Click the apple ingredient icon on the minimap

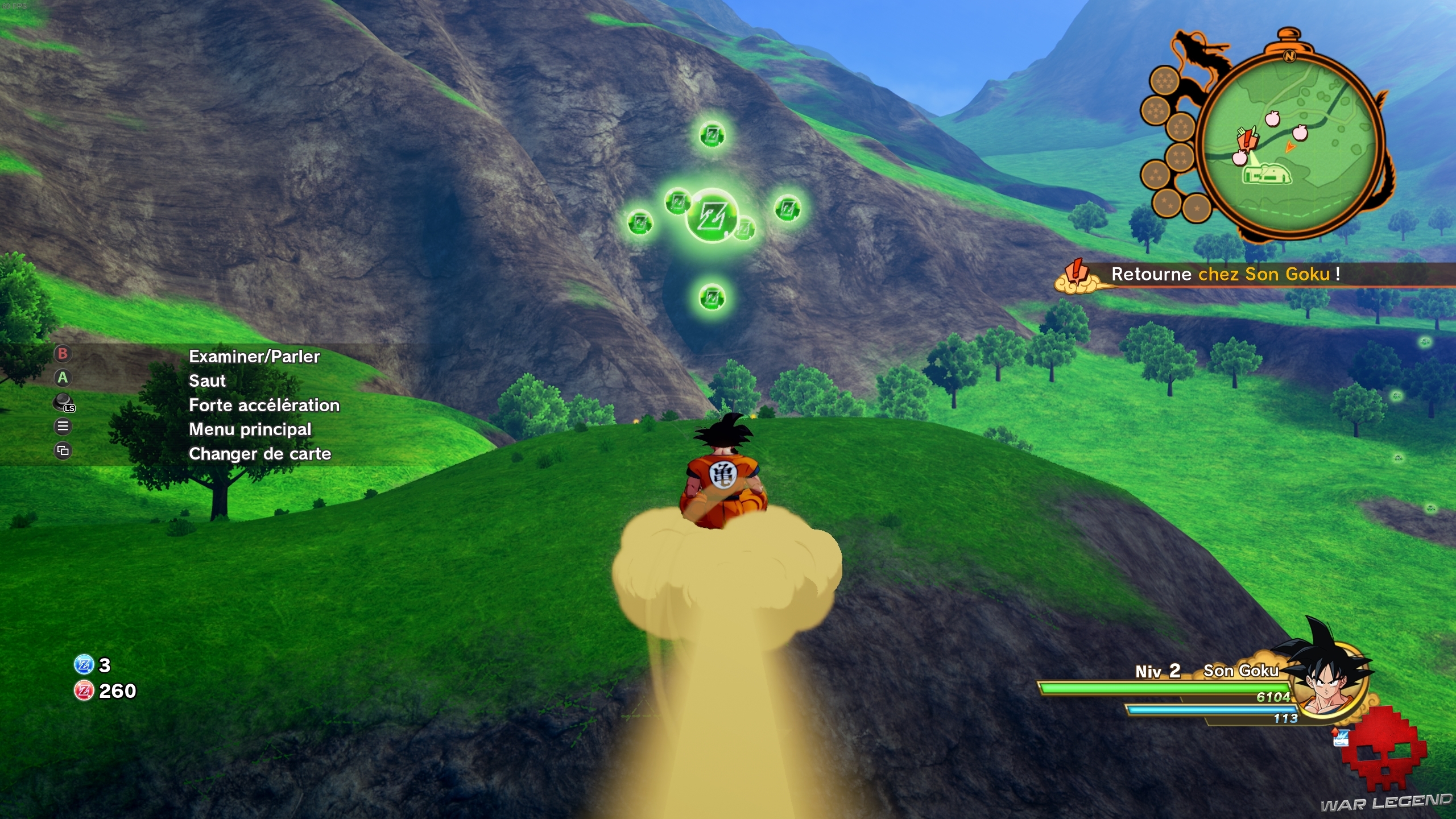coord(1272,118)
